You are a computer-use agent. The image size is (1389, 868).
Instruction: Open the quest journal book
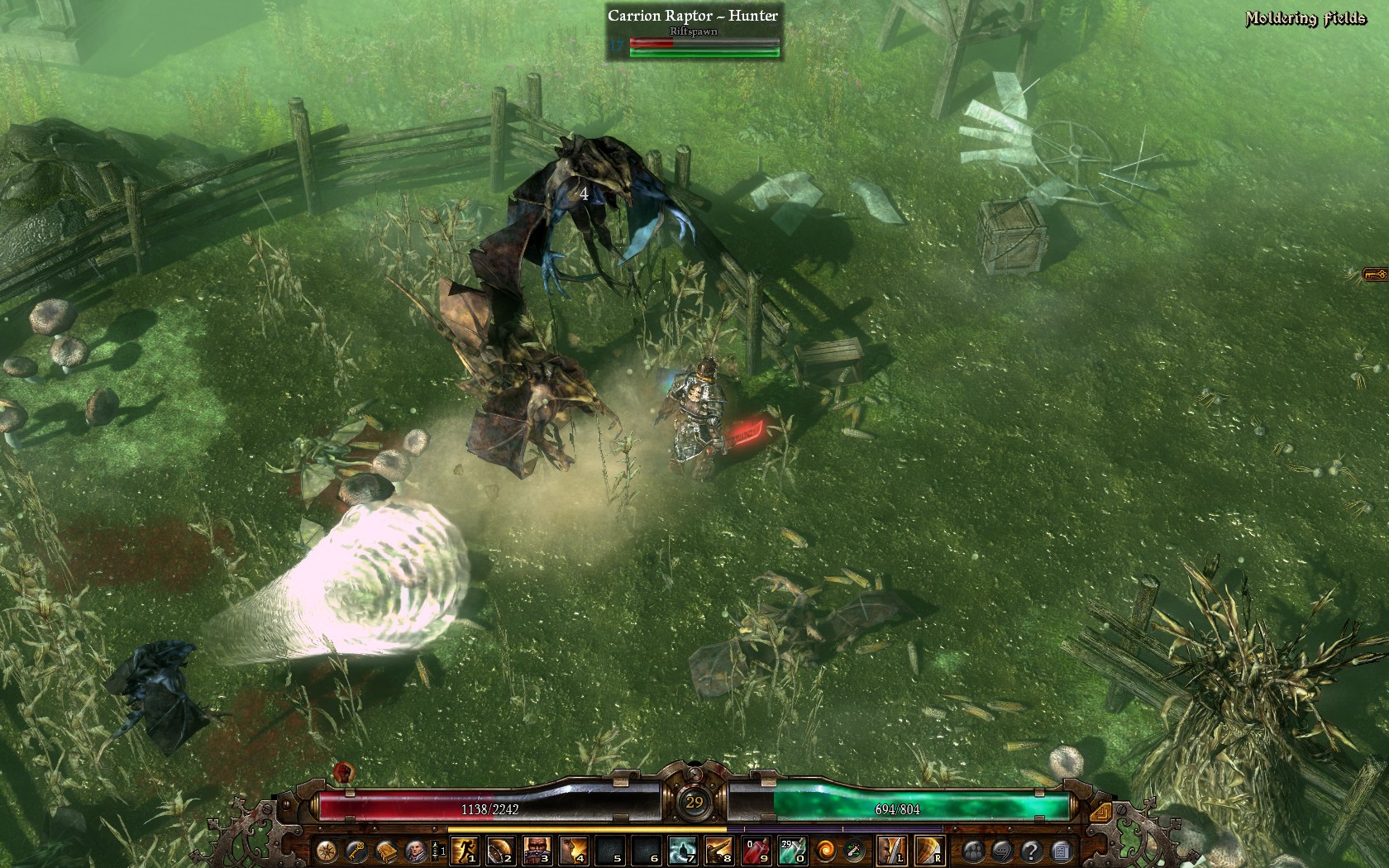(386, 850)
